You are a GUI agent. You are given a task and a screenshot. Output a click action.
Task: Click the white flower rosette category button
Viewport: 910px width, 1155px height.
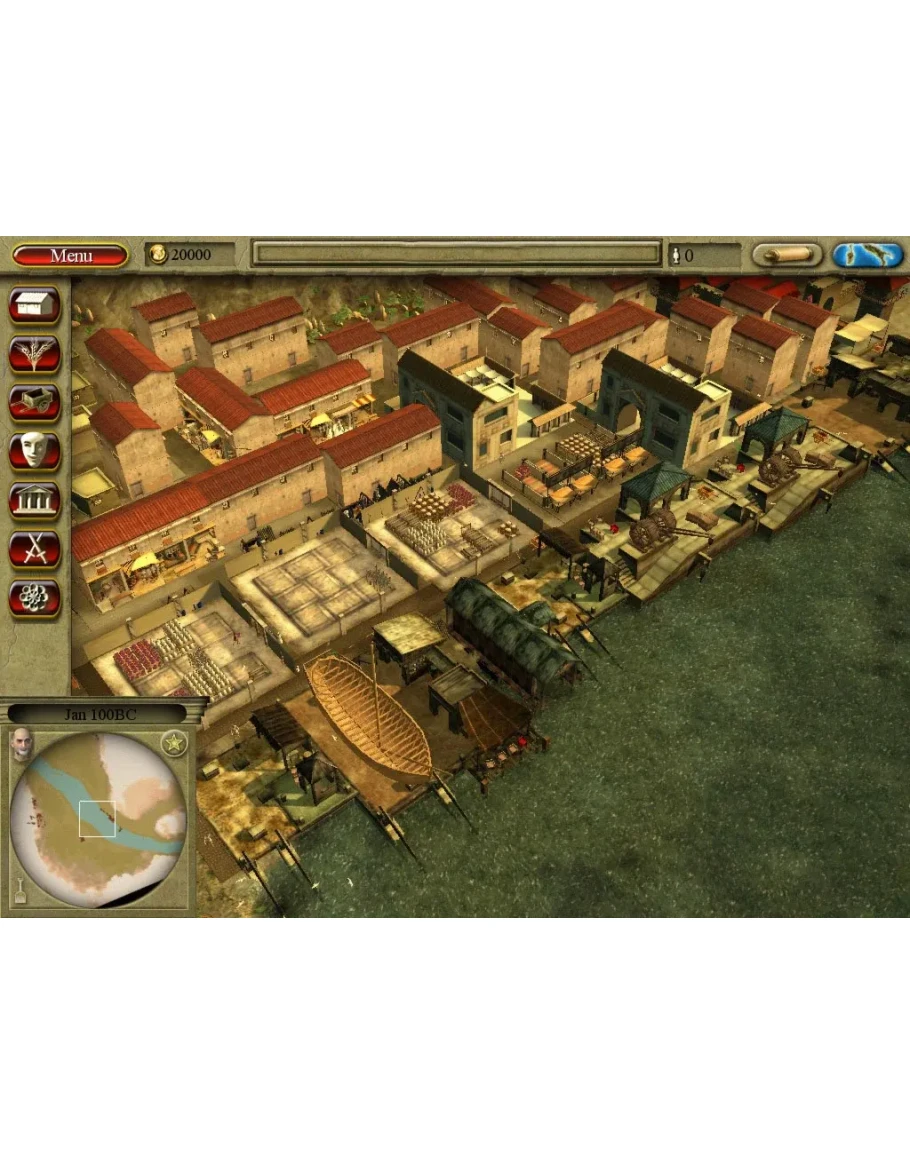(x=35, y=598)
